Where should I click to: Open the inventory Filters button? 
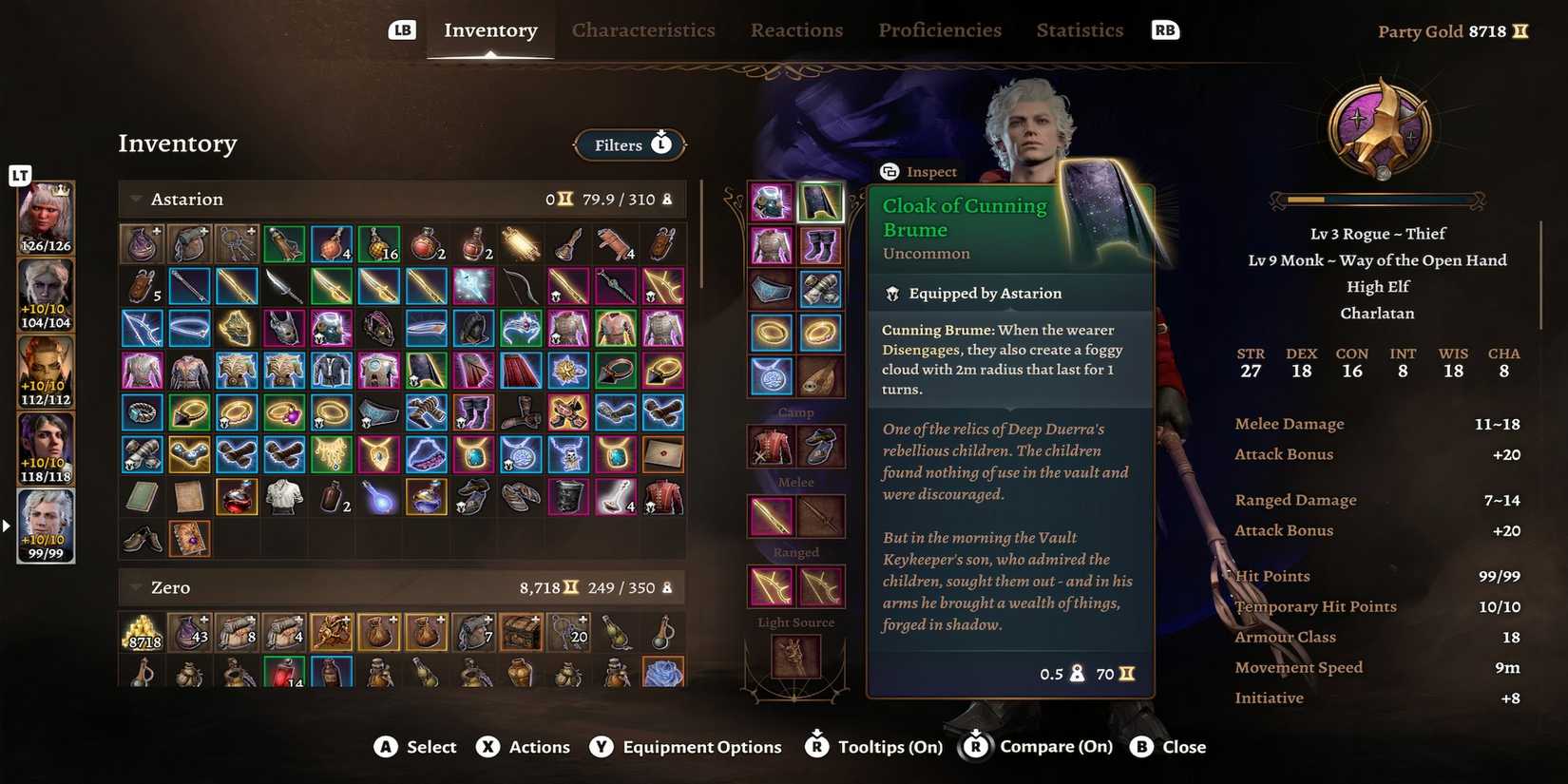[630, 145]
